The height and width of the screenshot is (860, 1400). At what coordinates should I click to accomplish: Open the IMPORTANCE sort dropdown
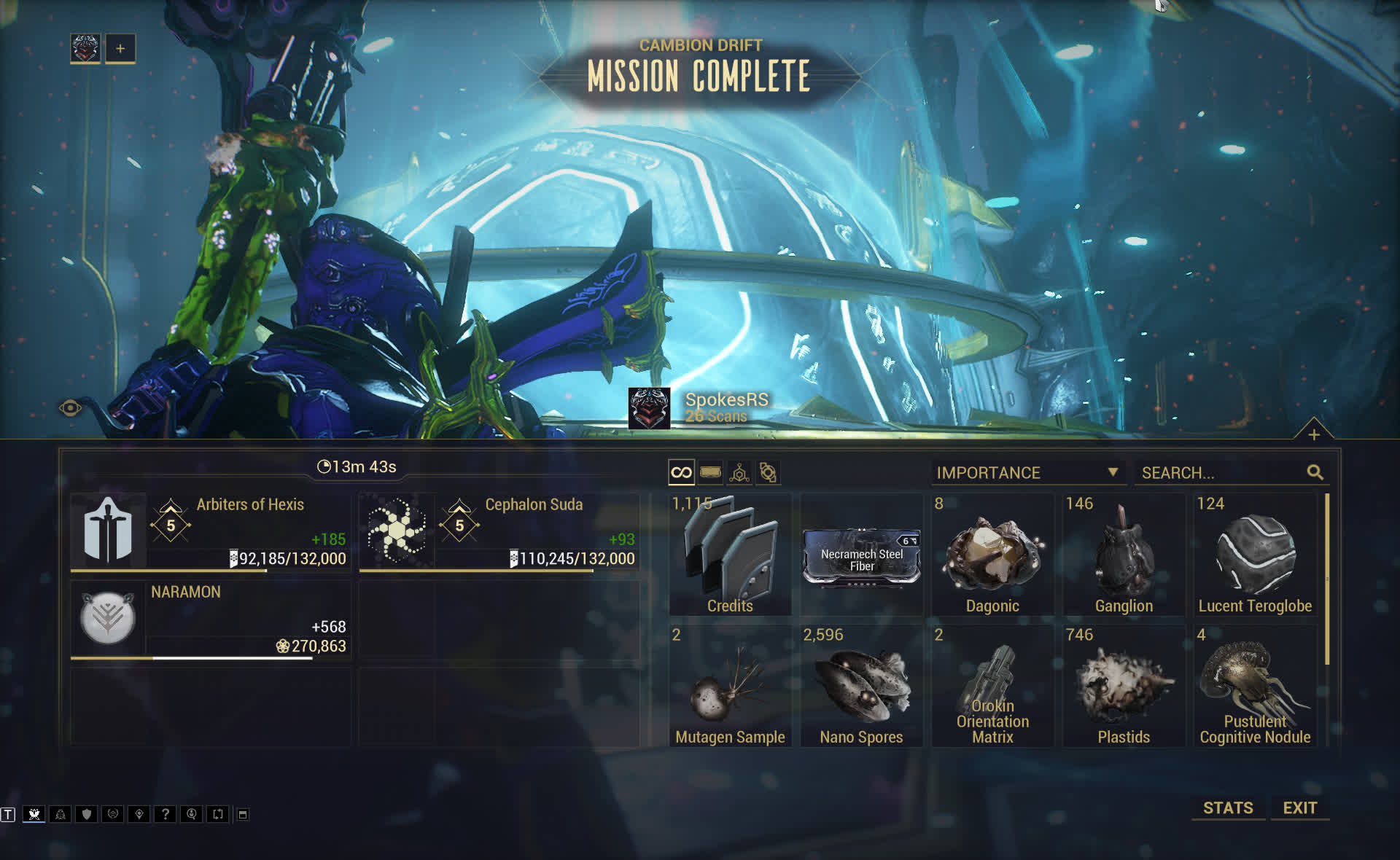[1027, 473]
